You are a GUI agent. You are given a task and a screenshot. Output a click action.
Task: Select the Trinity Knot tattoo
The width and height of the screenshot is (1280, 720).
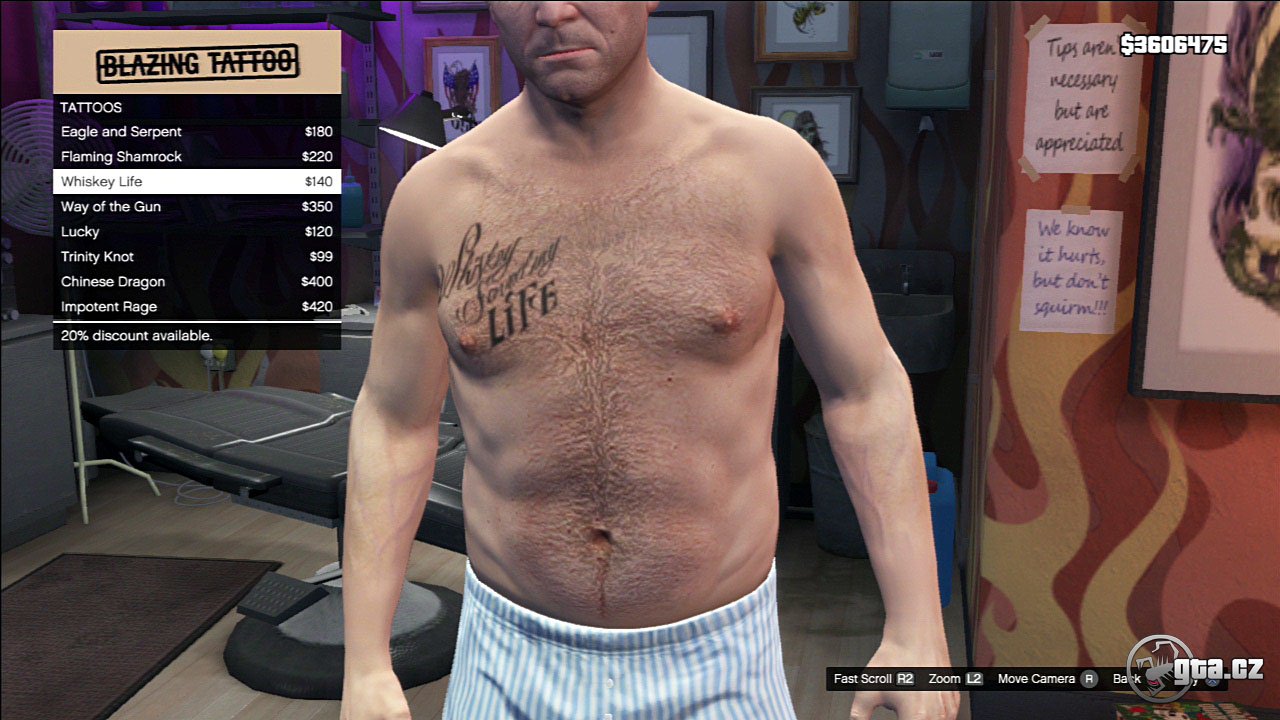(196, 257)
